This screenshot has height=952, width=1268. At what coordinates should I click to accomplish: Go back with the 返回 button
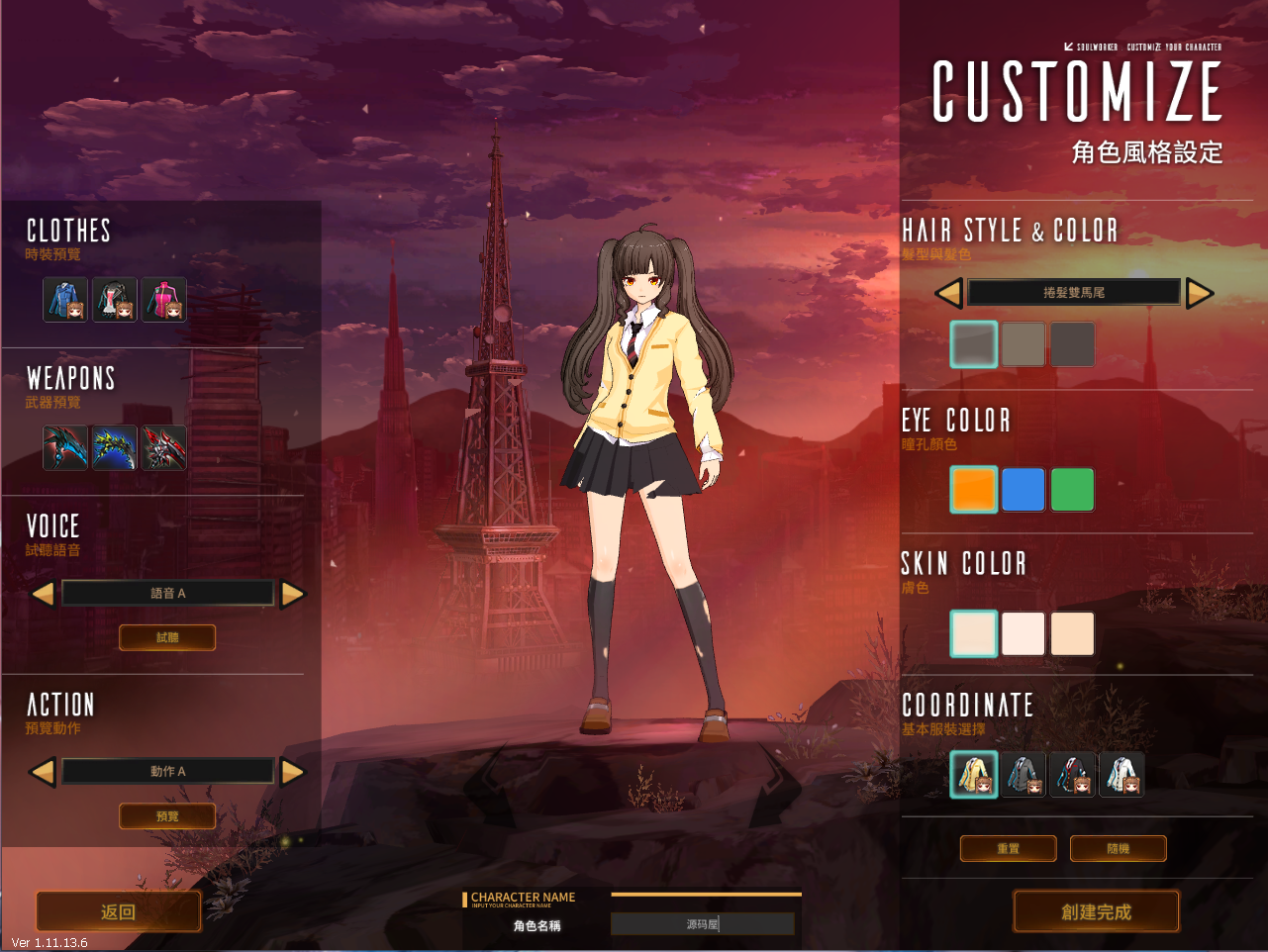pyautogui.click(x=119, y=911)
